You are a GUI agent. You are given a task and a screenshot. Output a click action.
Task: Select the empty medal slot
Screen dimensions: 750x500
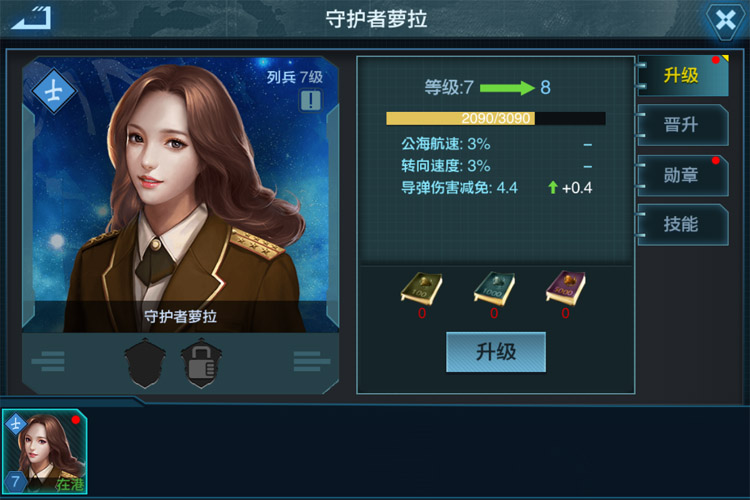(145, 362)
